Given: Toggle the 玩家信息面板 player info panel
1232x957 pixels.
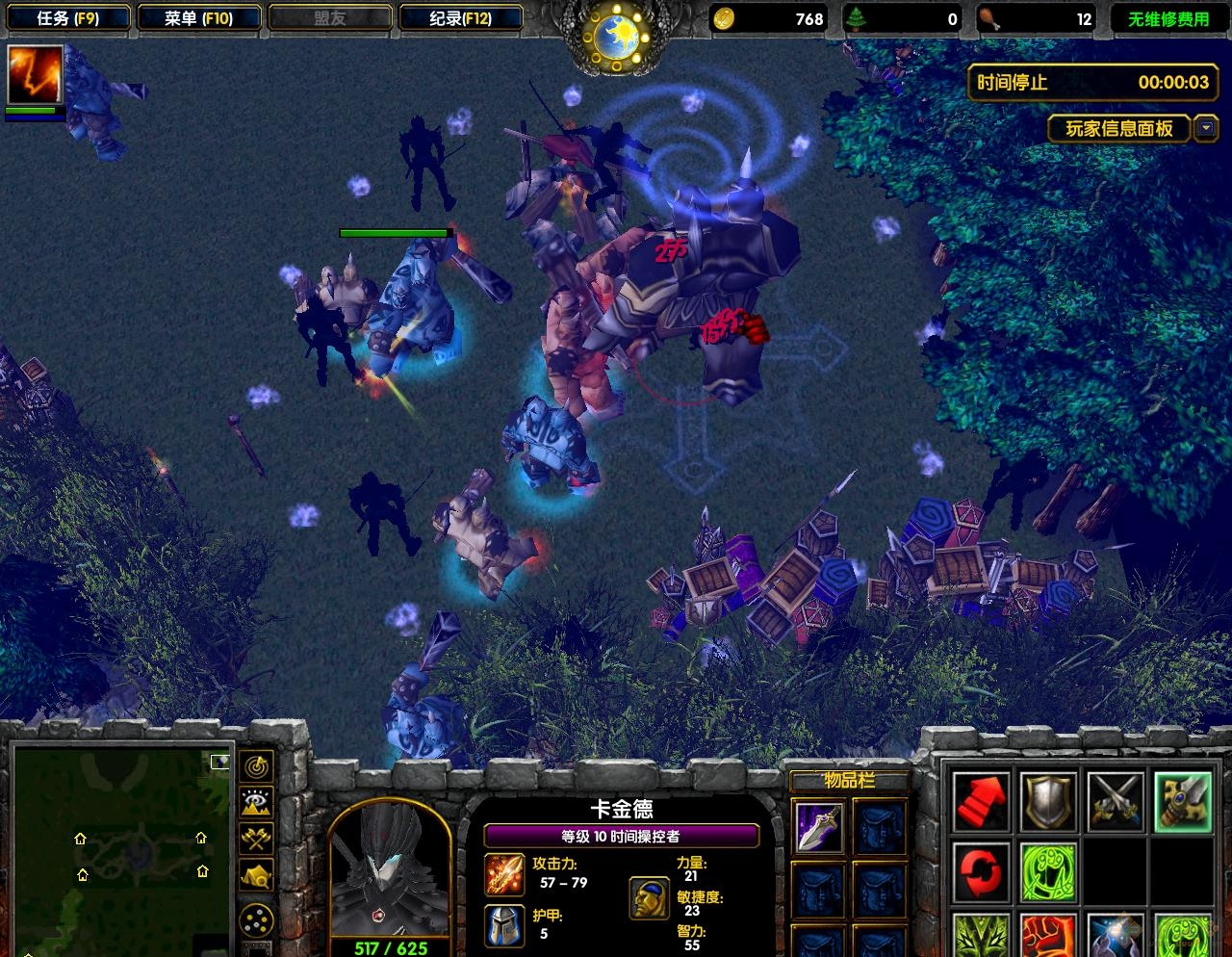Looking at the screenshot, I should 1118,128.
